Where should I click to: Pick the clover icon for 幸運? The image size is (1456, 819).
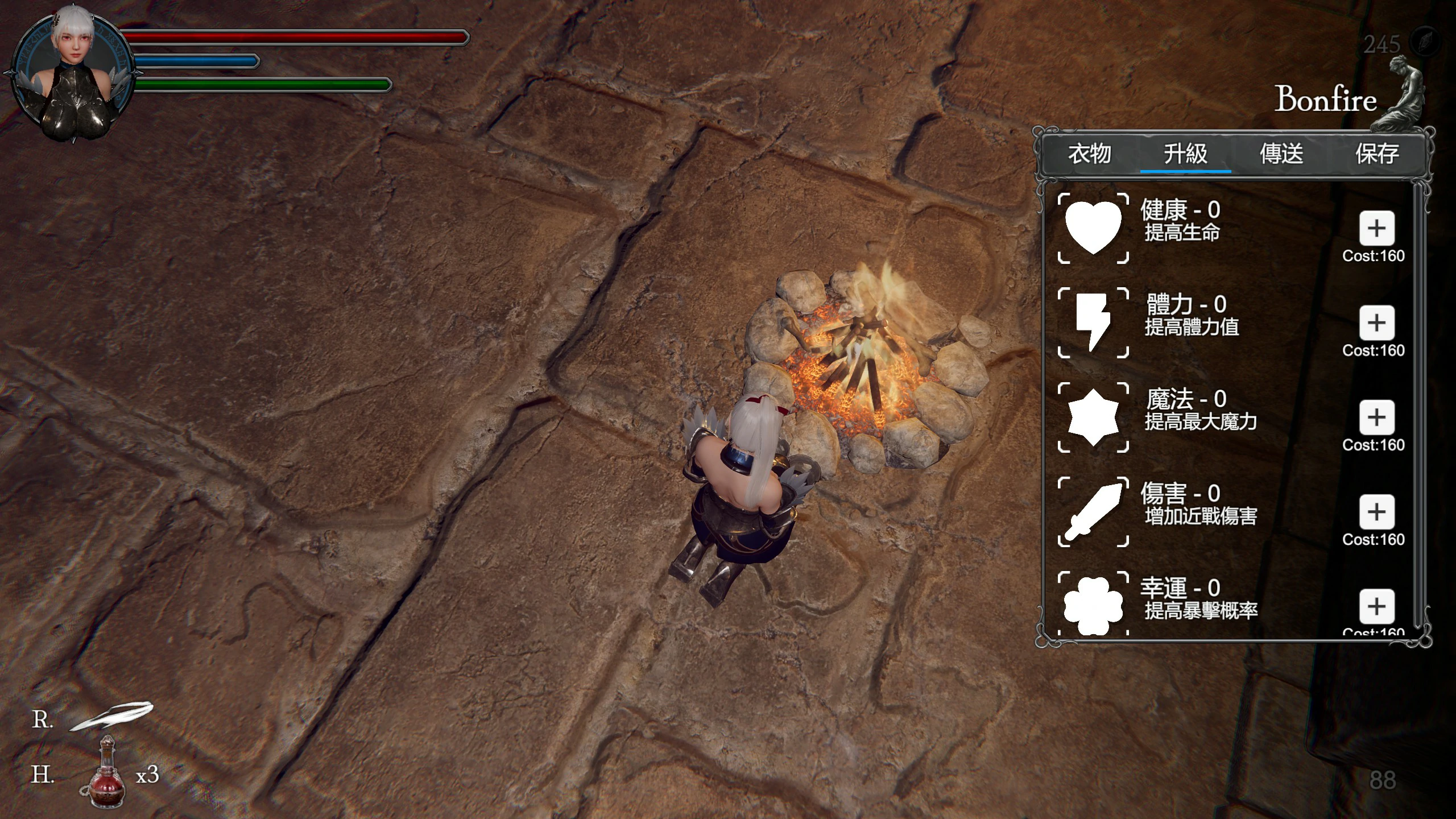(x=1093, y=605)
